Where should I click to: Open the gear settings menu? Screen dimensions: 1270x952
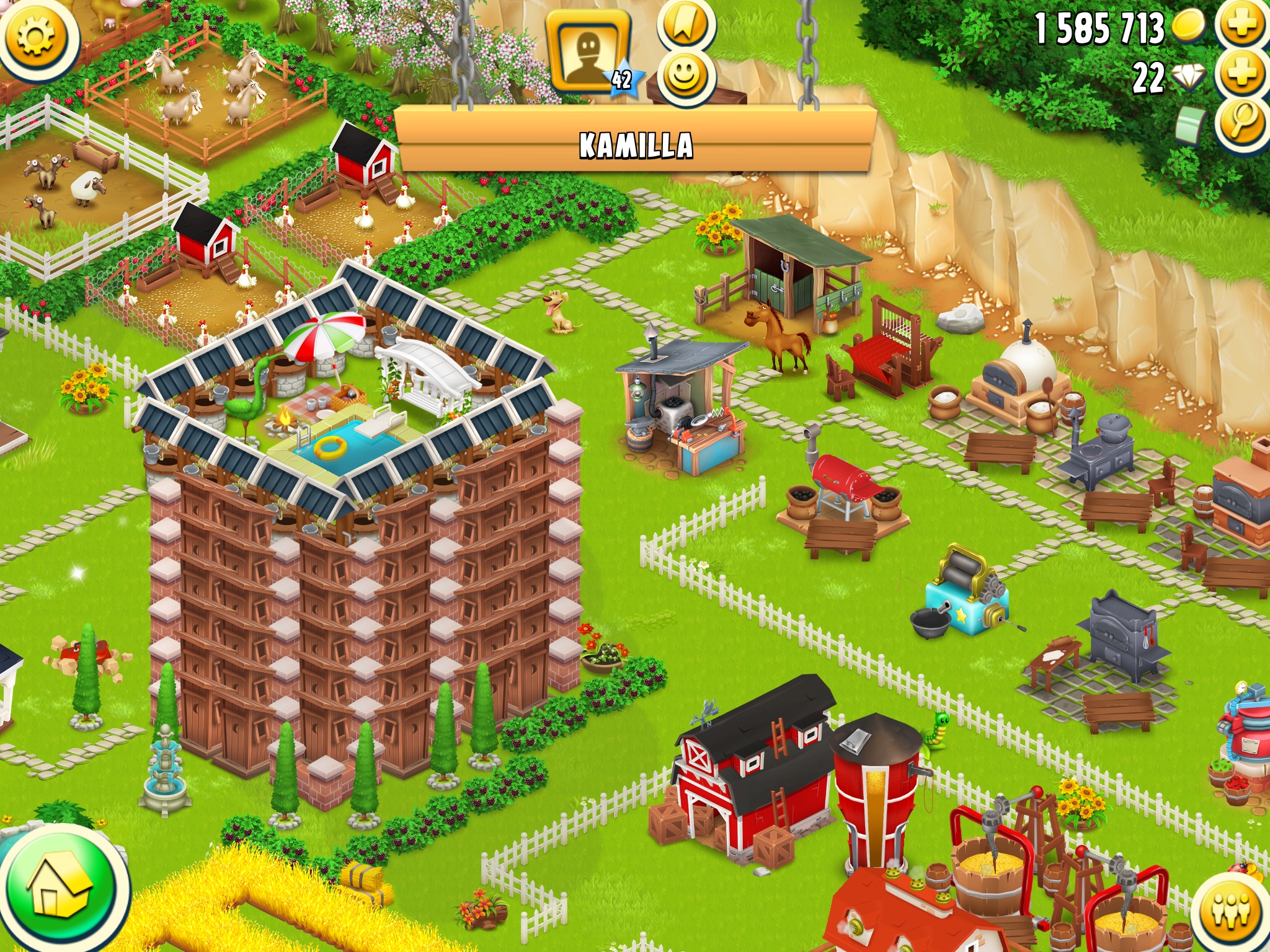click(37, 35)
